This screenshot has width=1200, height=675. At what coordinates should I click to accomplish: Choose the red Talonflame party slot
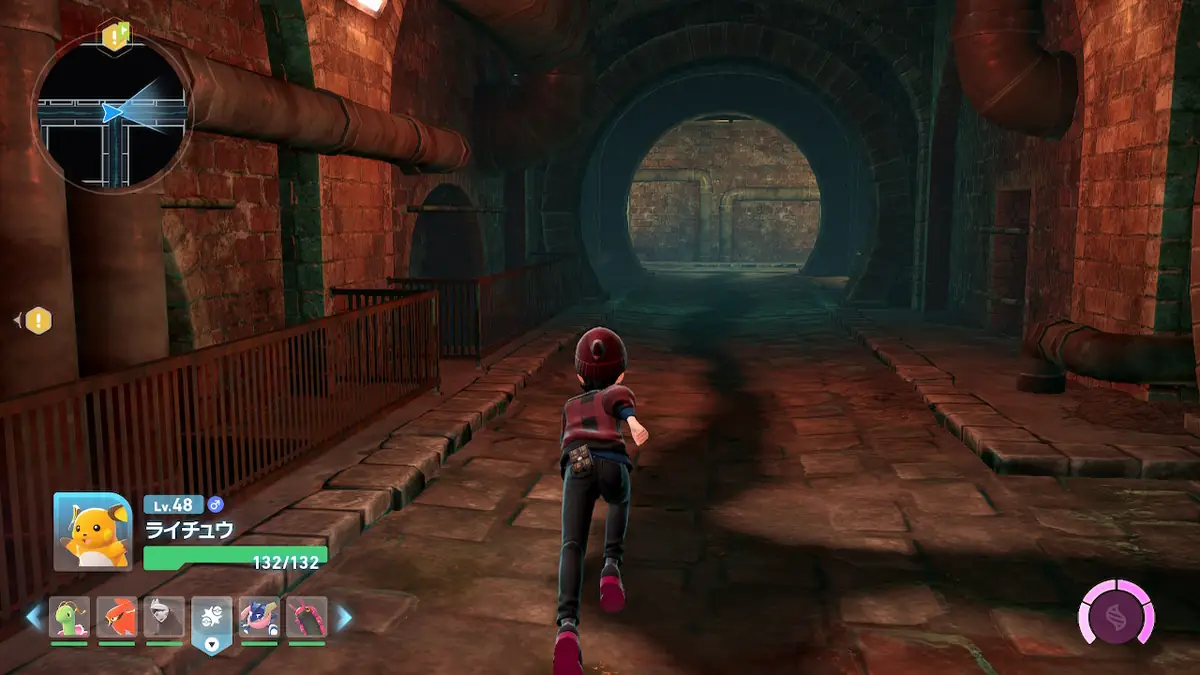pos(117,617)
